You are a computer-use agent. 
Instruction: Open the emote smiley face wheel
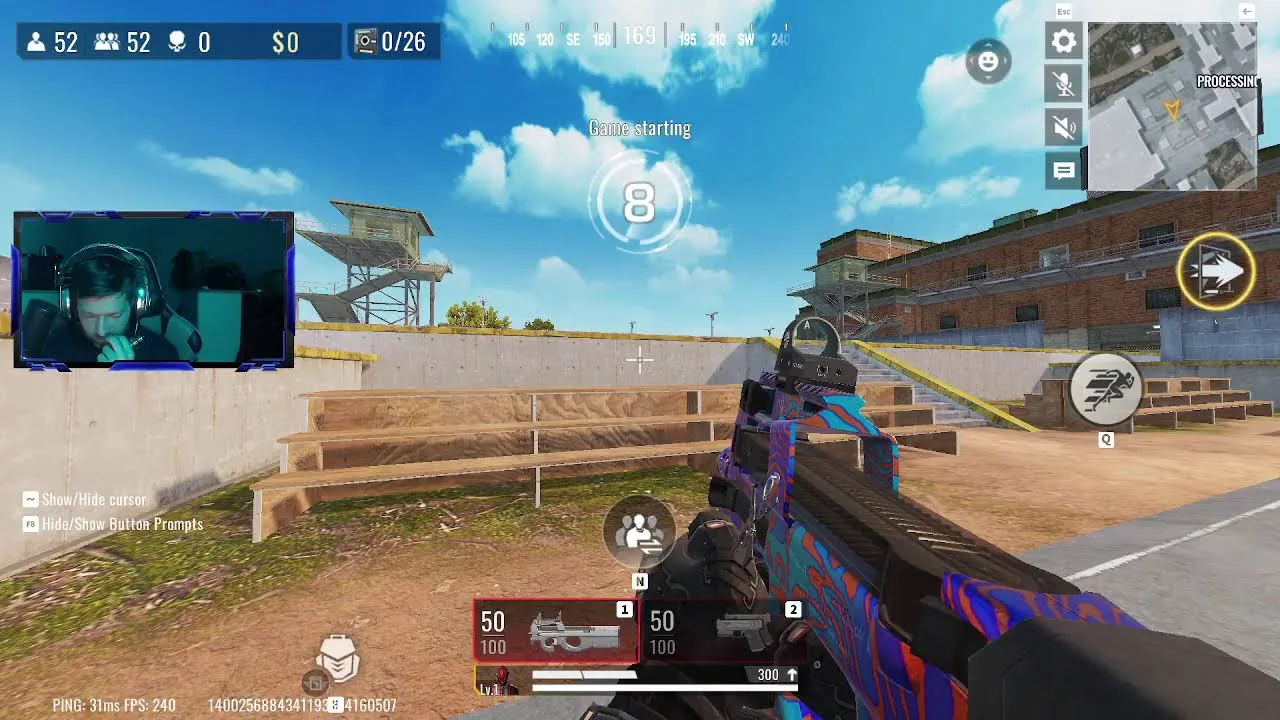pos(988,62)
